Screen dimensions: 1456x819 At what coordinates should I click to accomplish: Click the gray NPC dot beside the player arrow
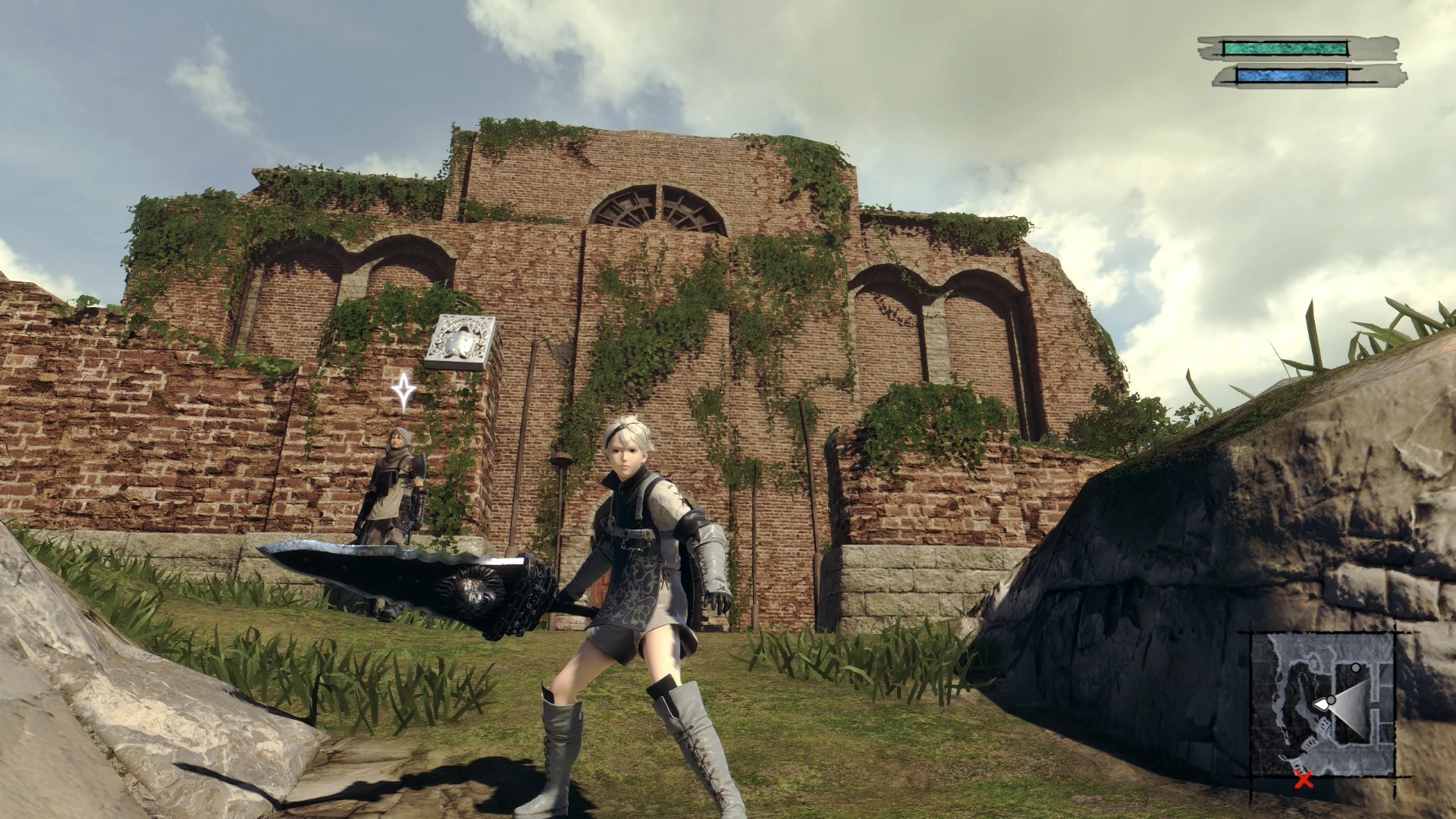[1331, 699]
